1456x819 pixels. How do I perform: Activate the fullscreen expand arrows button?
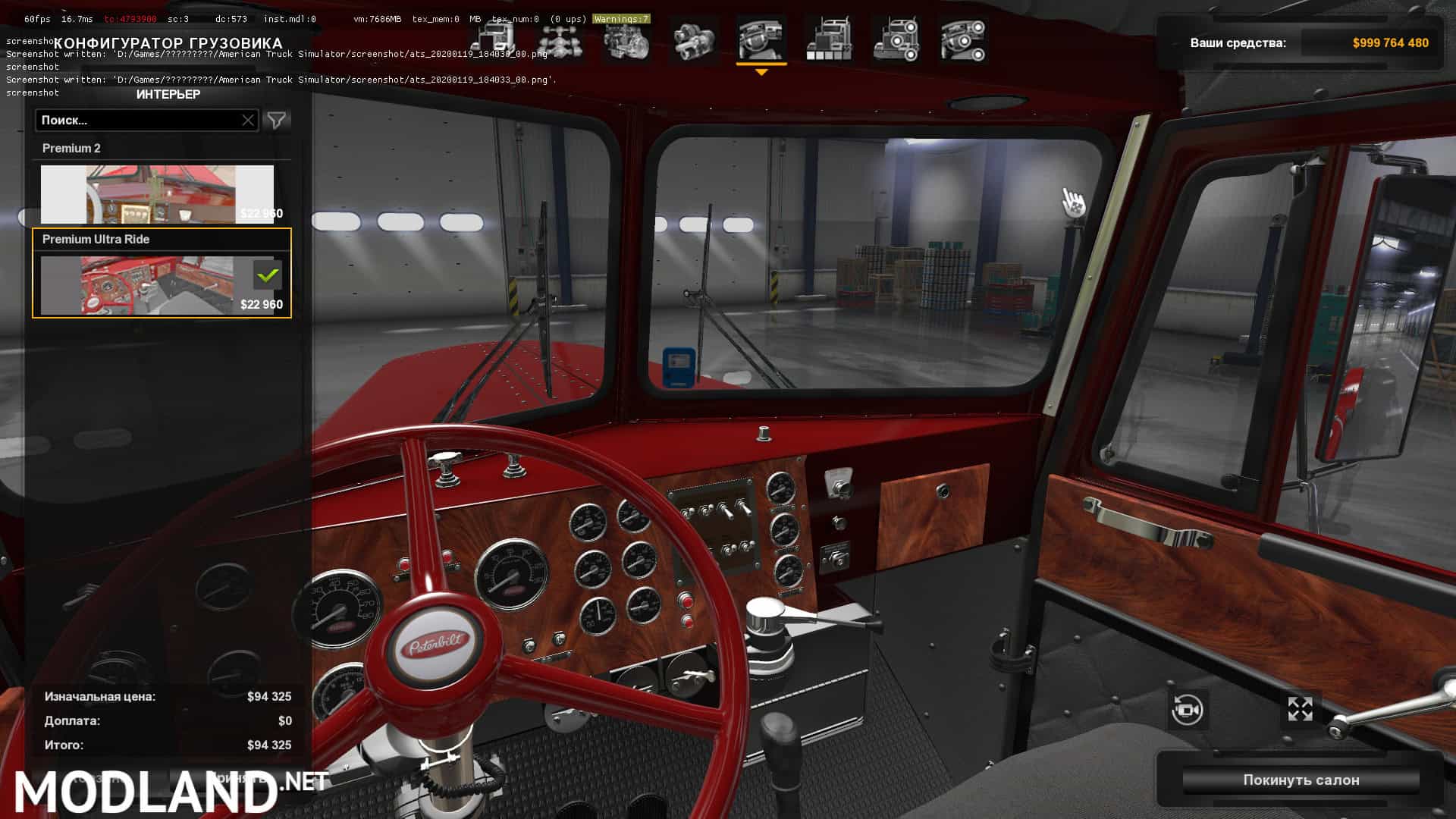coord(1300,709)
